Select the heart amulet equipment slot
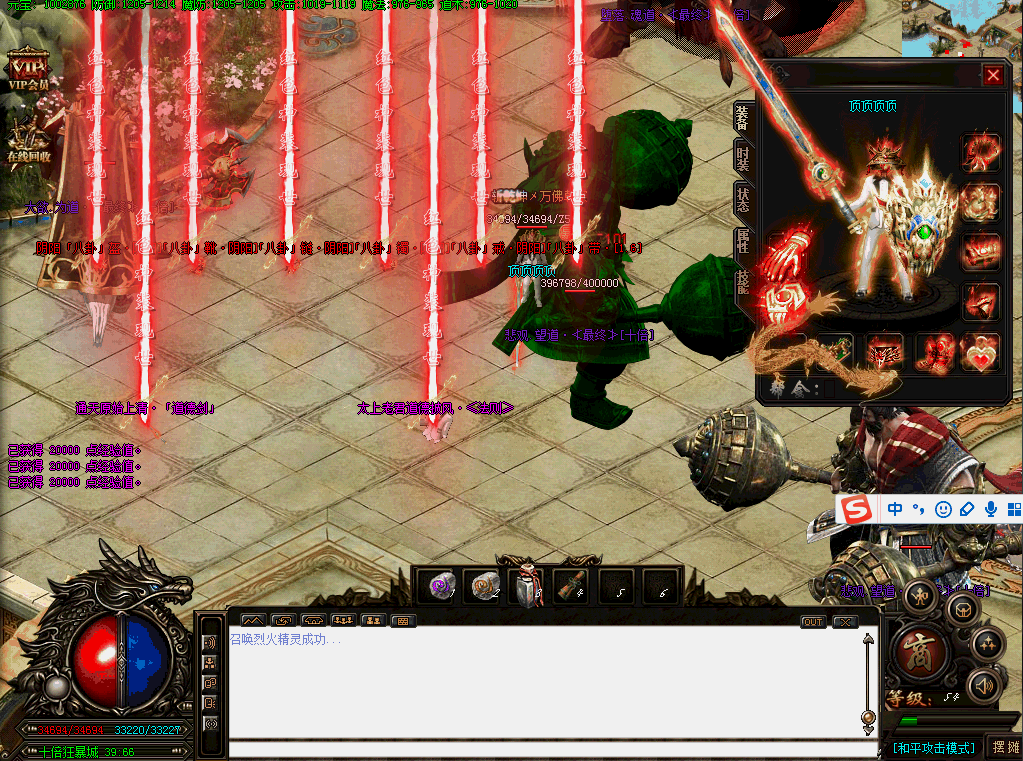1023x761 pixels. (979, 353)
